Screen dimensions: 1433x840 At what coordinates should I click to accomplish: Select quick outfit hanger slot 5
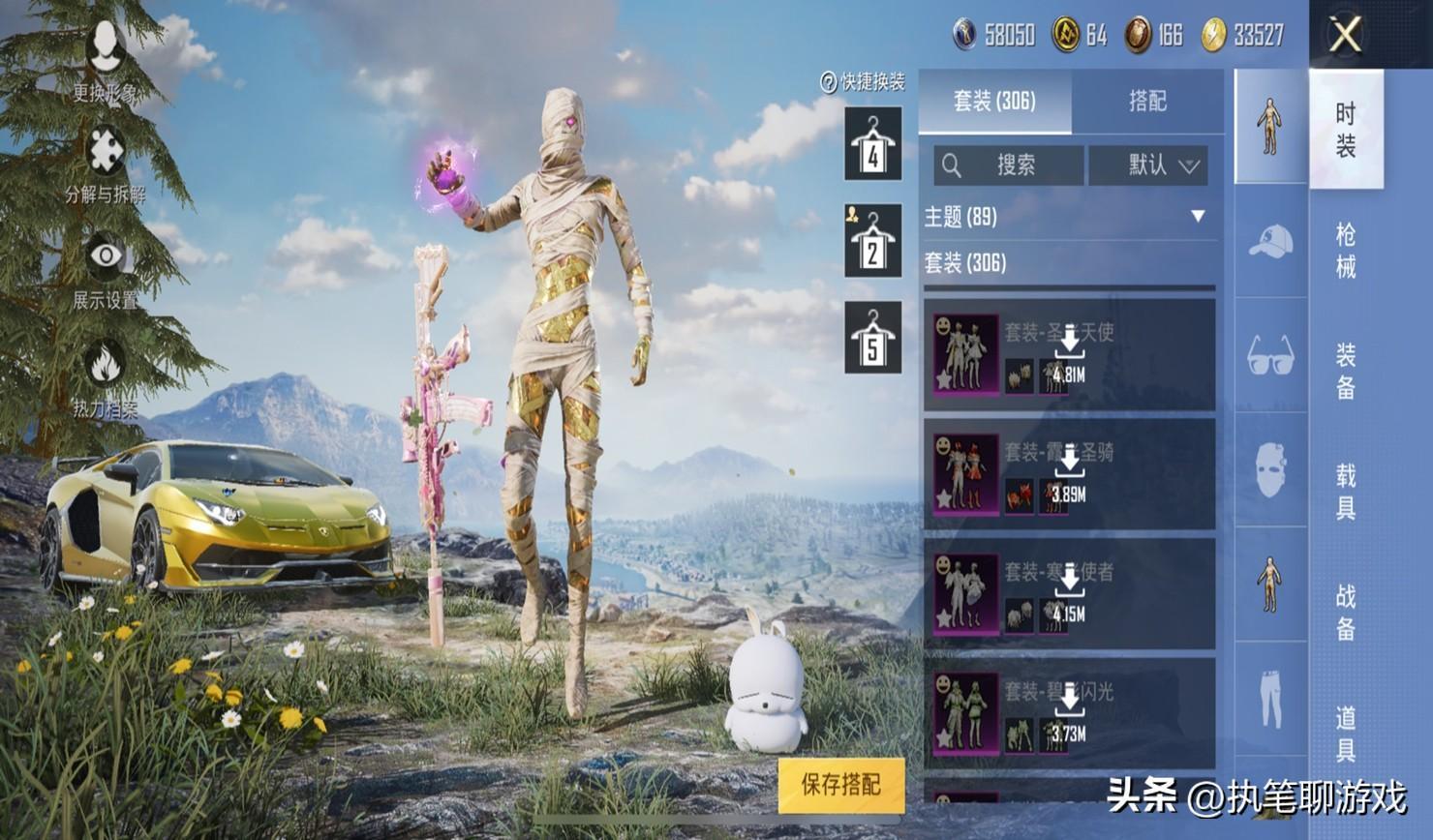coord(872,338)
